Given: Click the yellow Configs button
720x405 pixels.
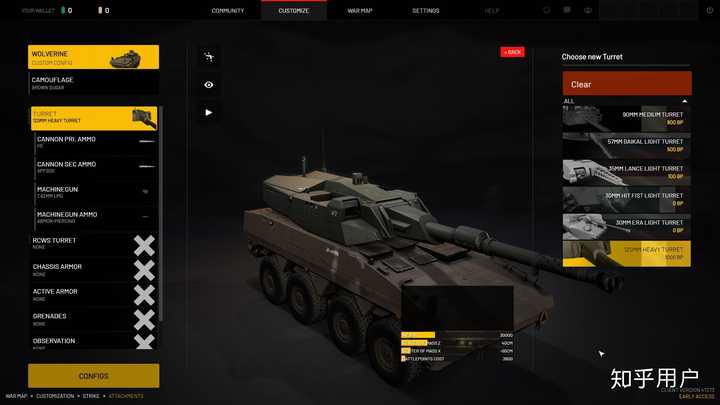Looking at the screenshot, I should point(93,376).
